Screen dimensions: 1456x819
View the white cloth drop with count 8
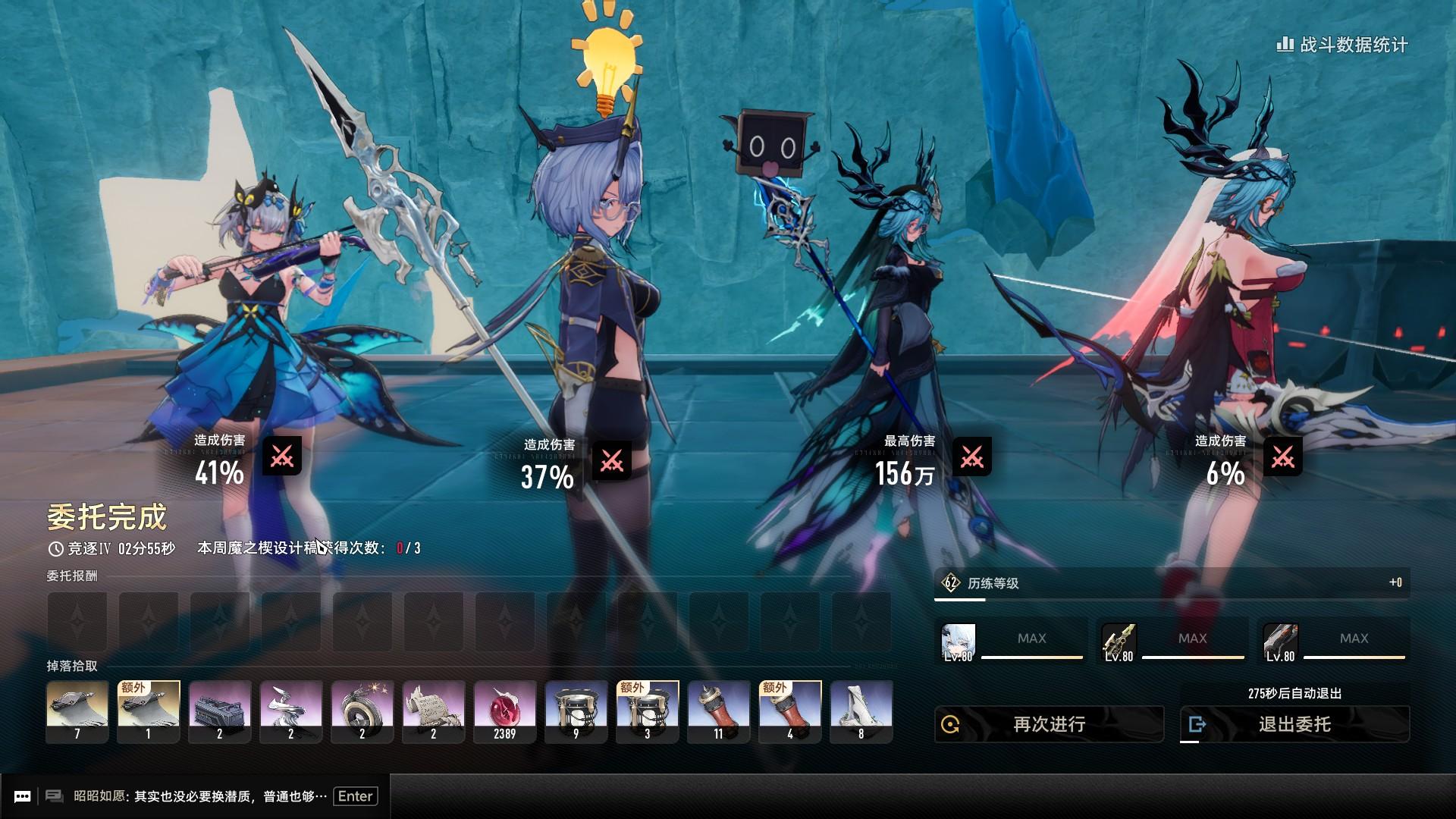pos(861,711)
